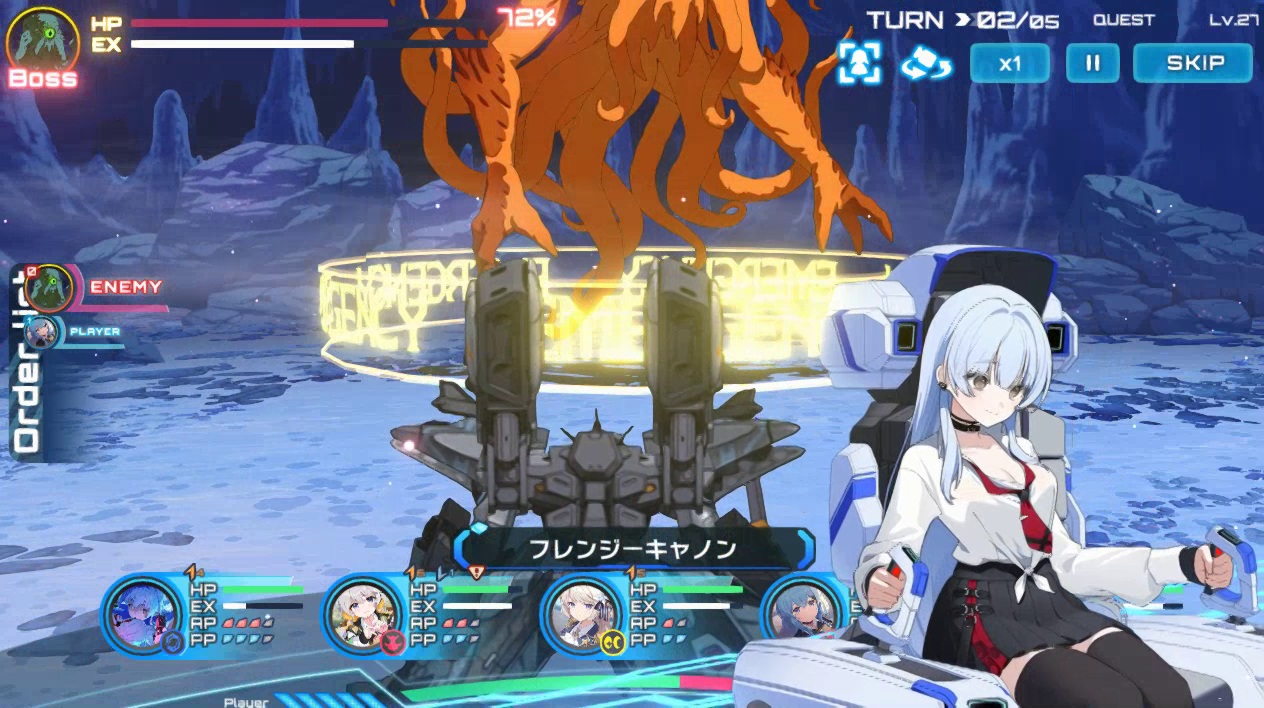Image resolution: width=1264 pixels, height=708 pixels.
Task: Toggle the x1 battle speed button
Action: 1010,63
